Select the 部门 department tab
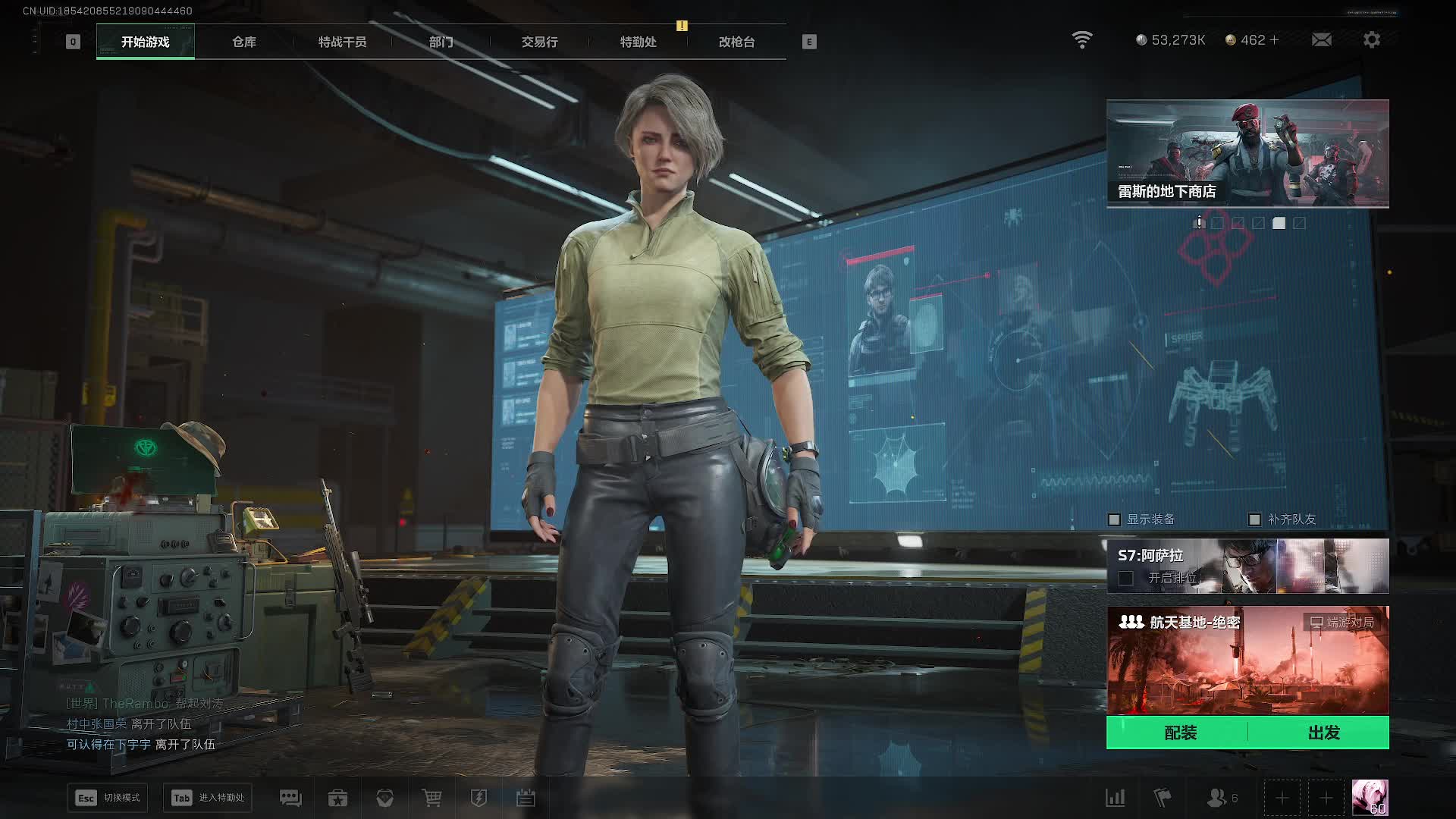Screen dimensions: 1456x819 click(441, 42)
